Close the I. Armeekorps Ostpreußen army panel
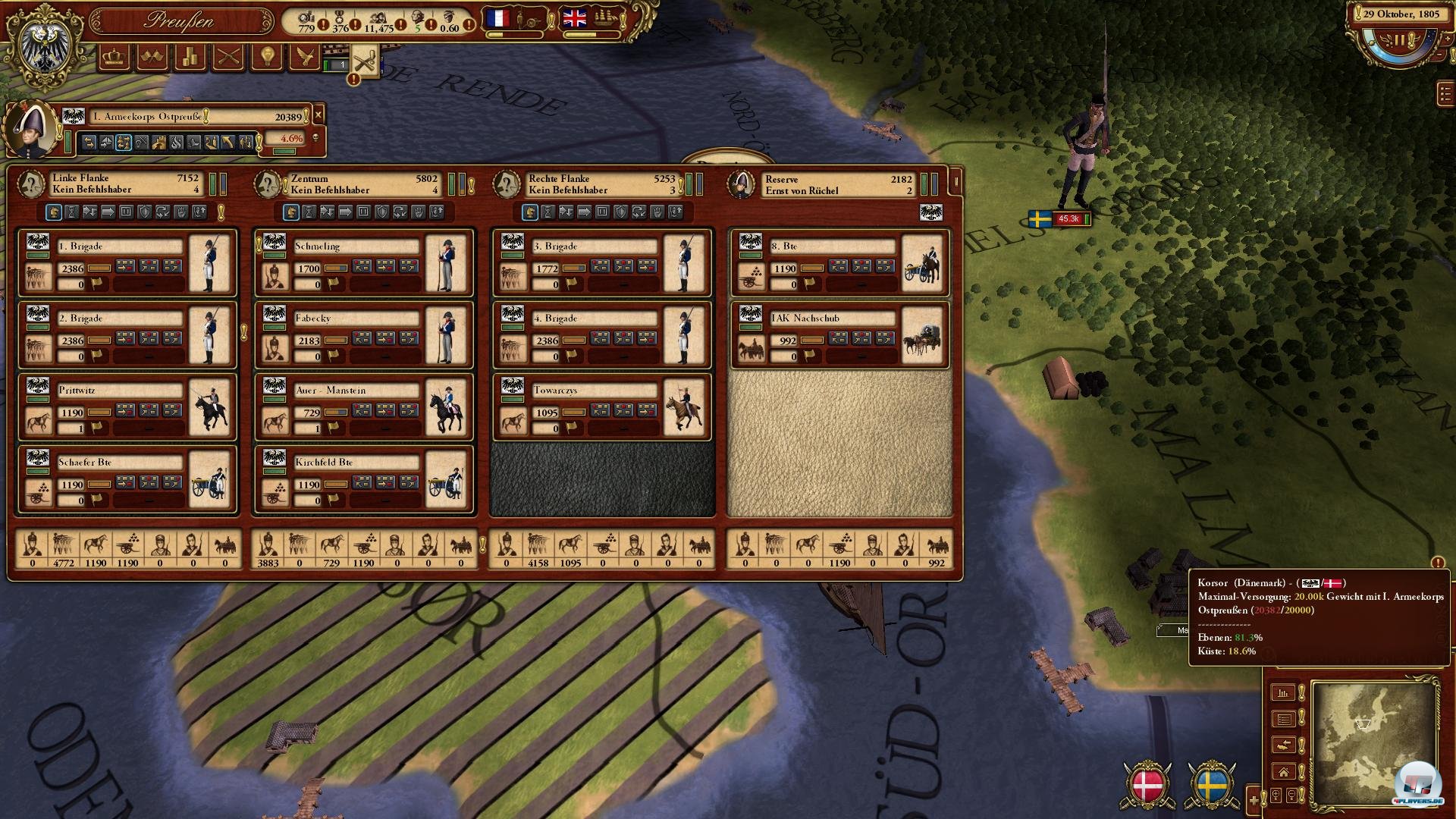Viewport: 1456px width, 819px height. pyautogui.click(x=318, y=115)
